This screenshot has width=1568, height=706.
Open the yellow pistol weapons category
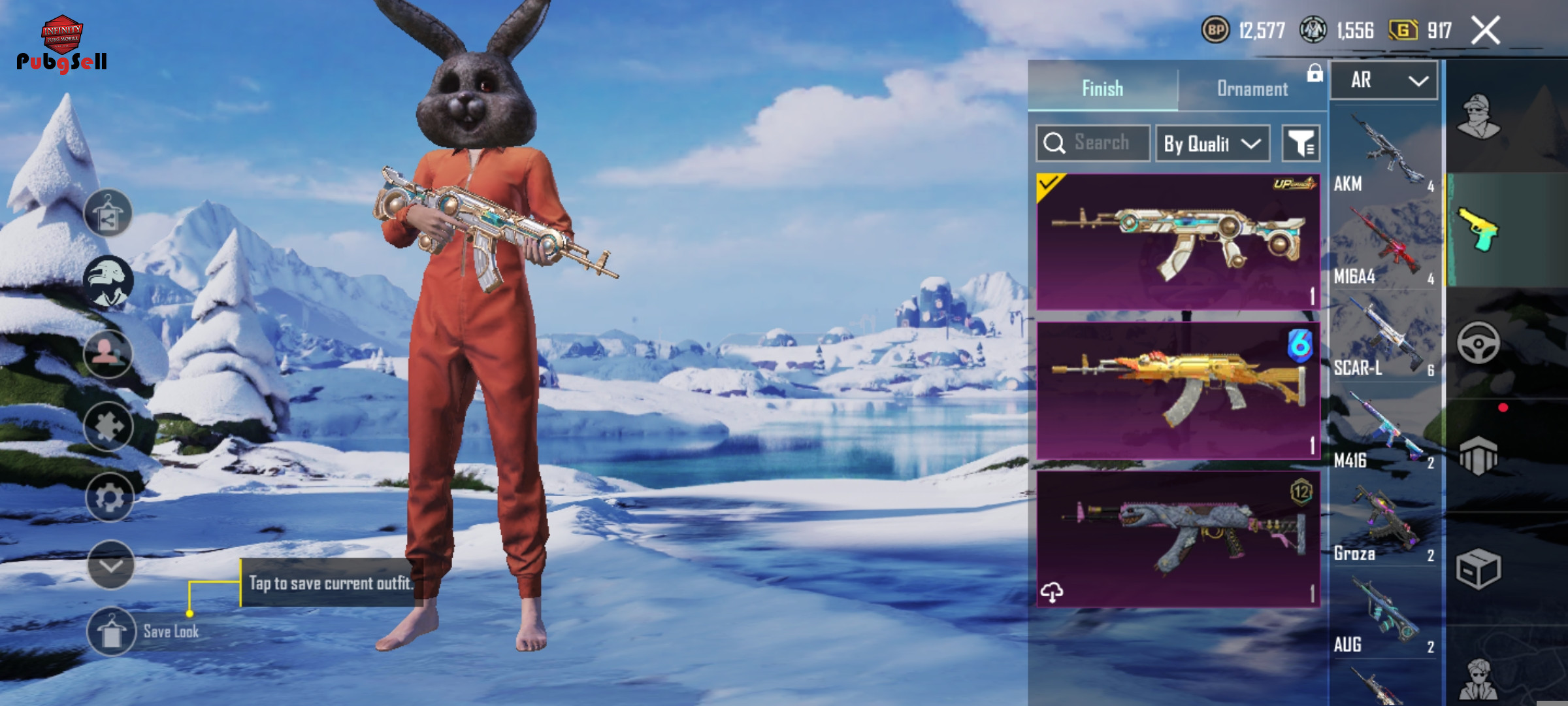[1478, 230]
